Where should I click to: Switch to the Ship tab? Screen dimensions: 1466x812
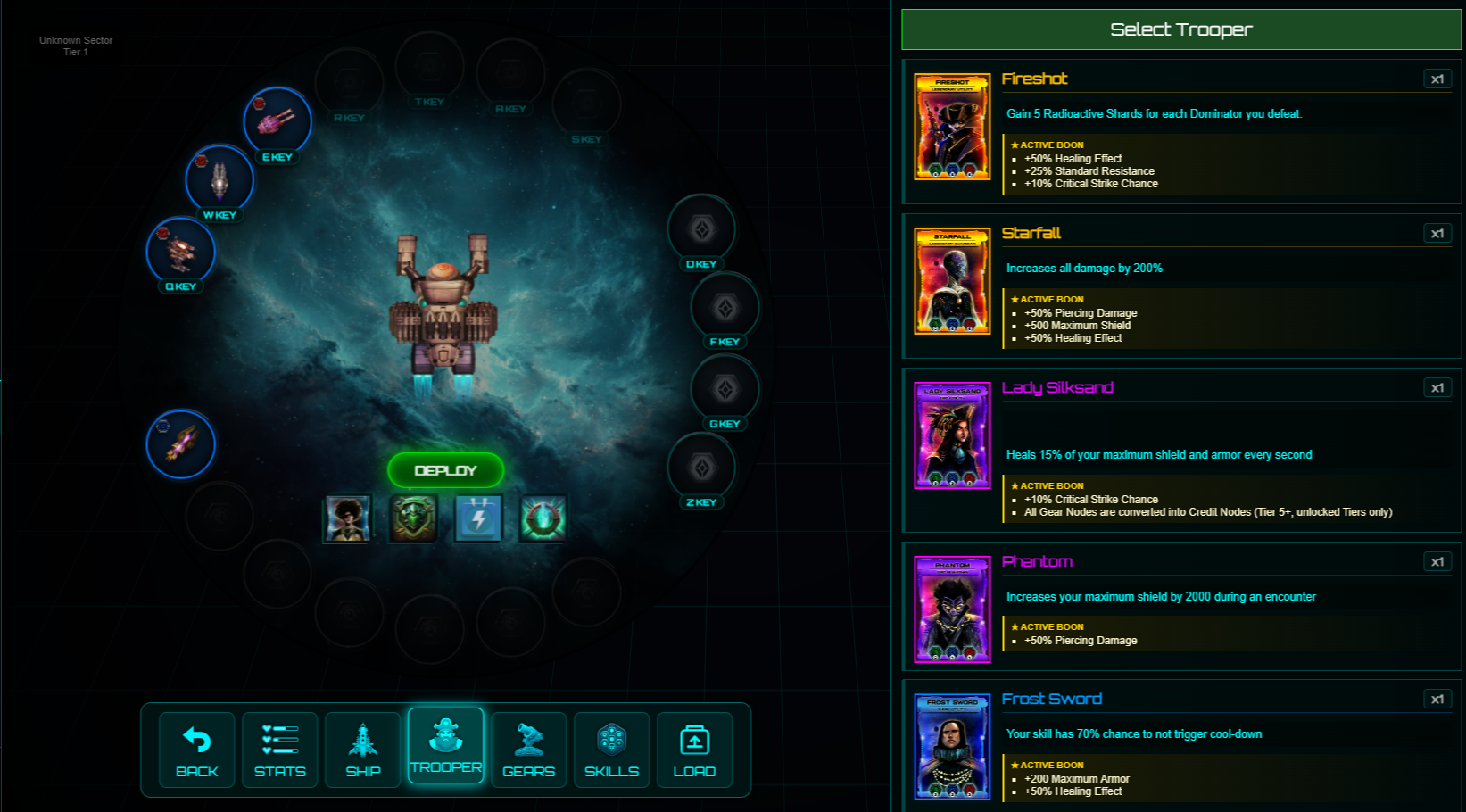click(x=363, y=750)
